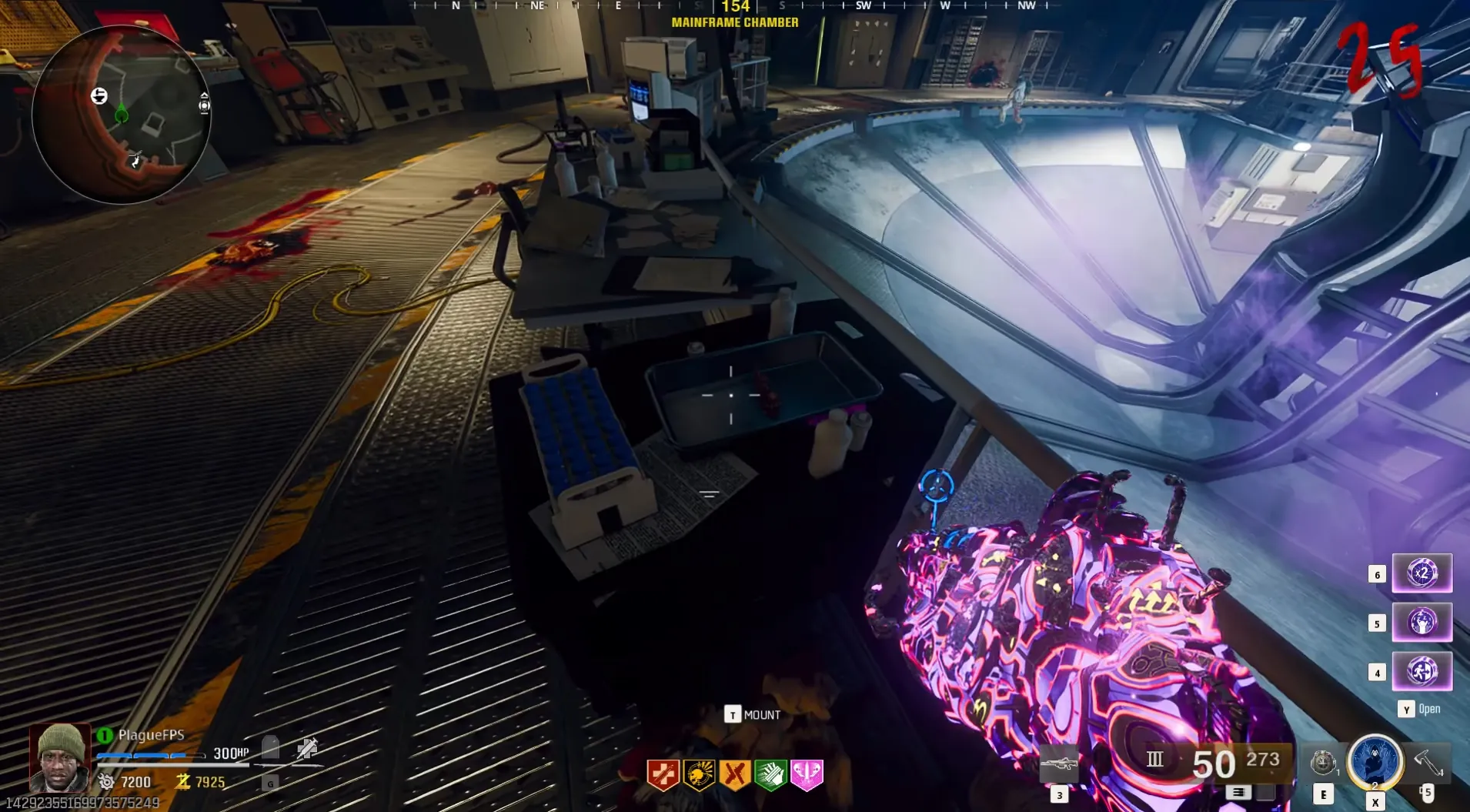Select the yellow skull perk icon
The image size is (1470, 812).
point(699,774)
